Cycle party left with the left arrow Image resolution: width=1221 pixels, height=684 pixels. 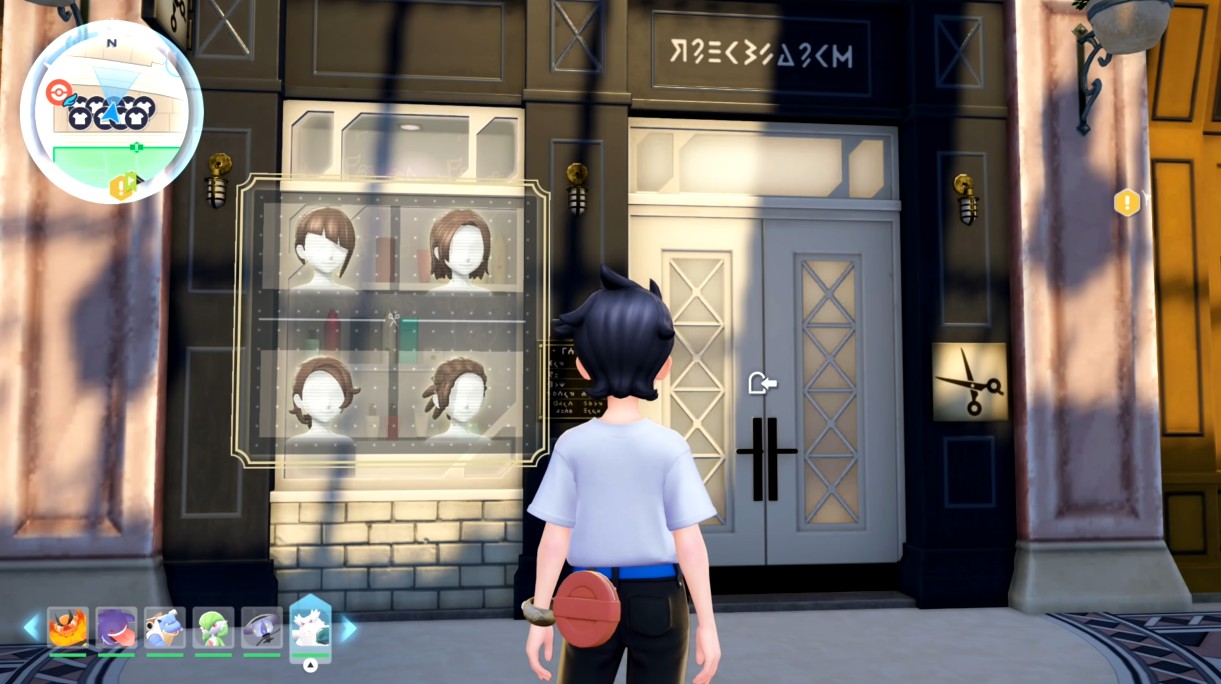[31, 628]
